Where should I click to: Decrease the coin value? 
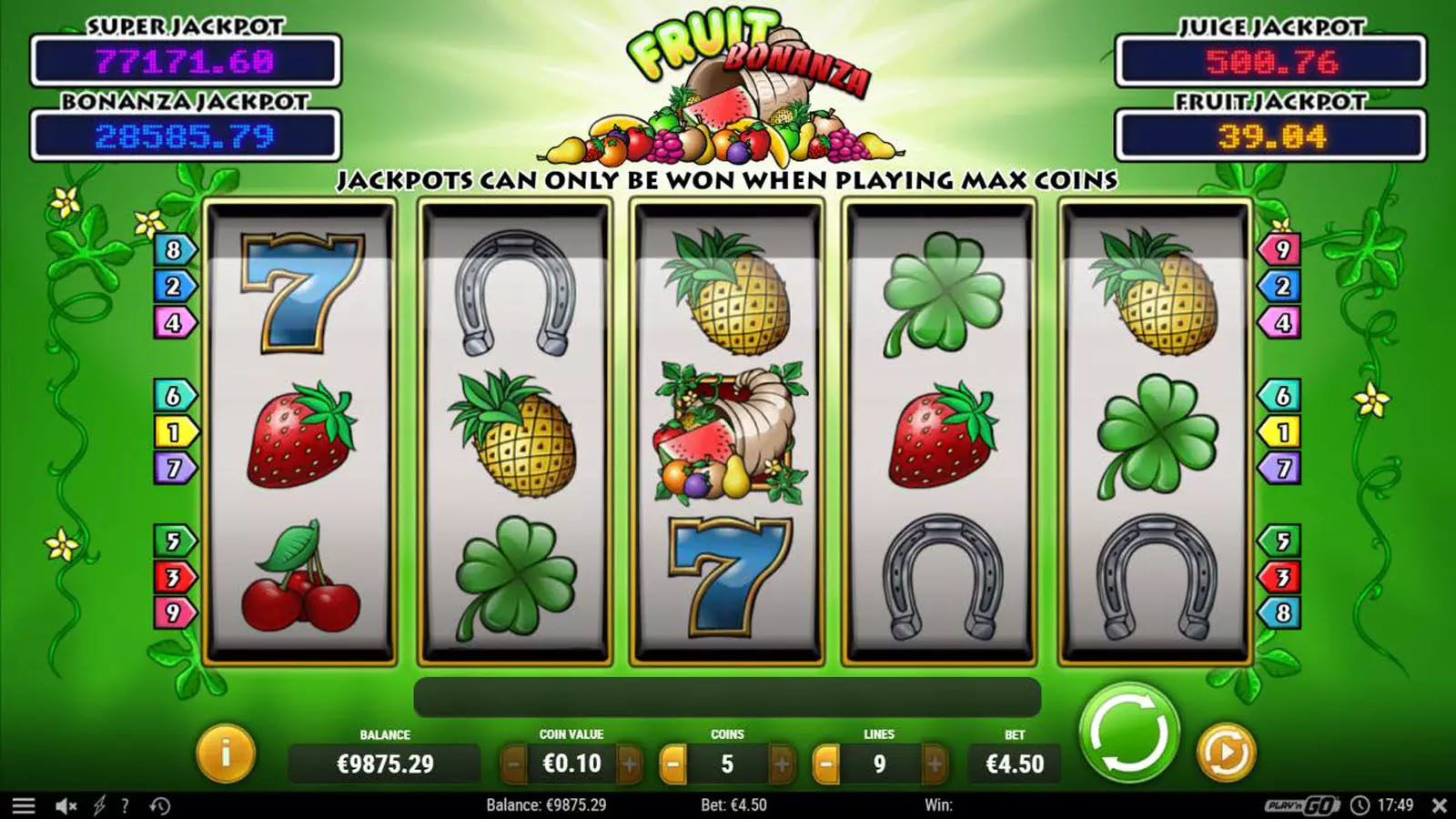(x=513, y=764)
